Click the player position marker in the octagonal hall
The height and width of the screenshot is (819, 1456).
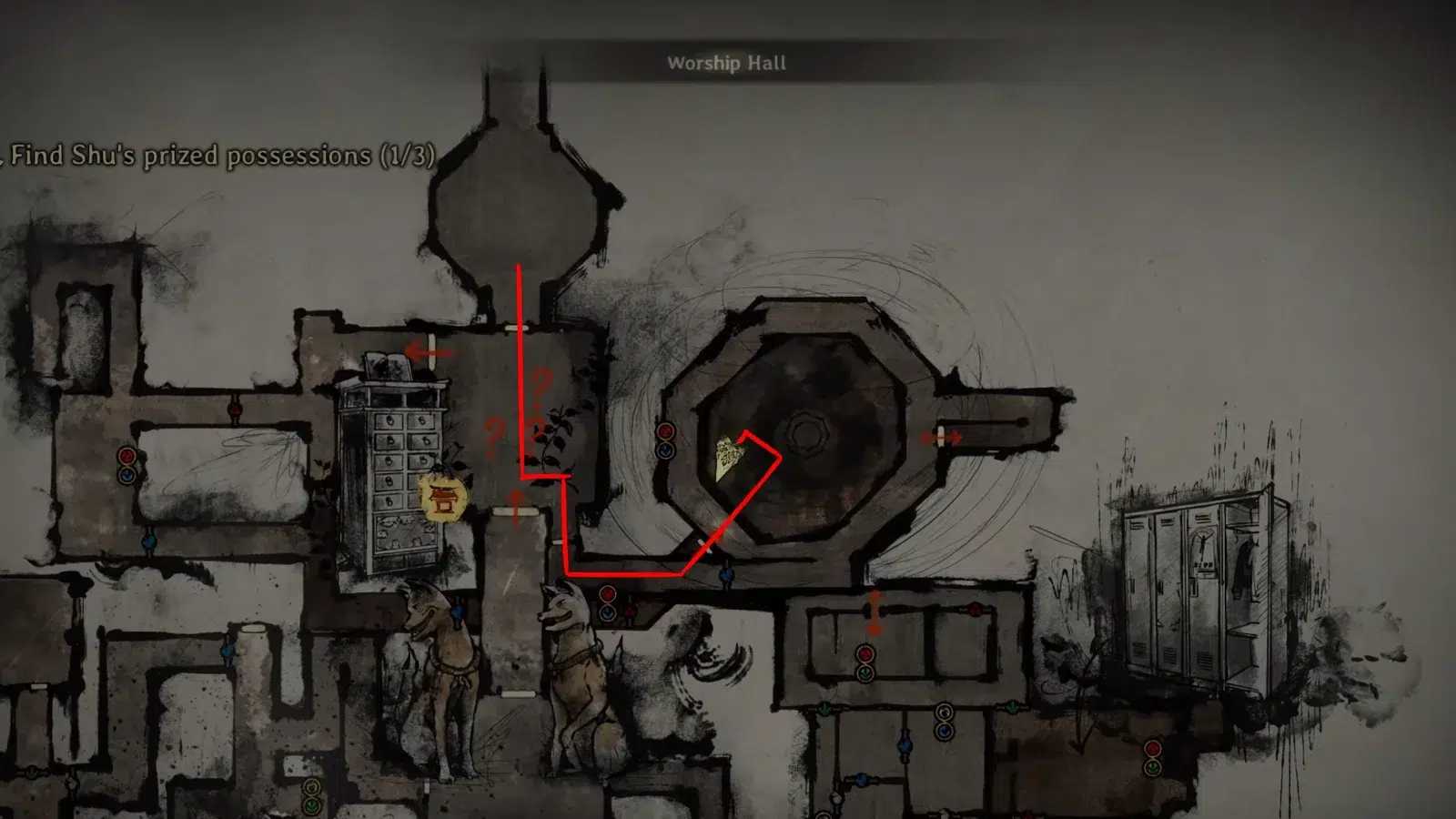pos(728,457)
